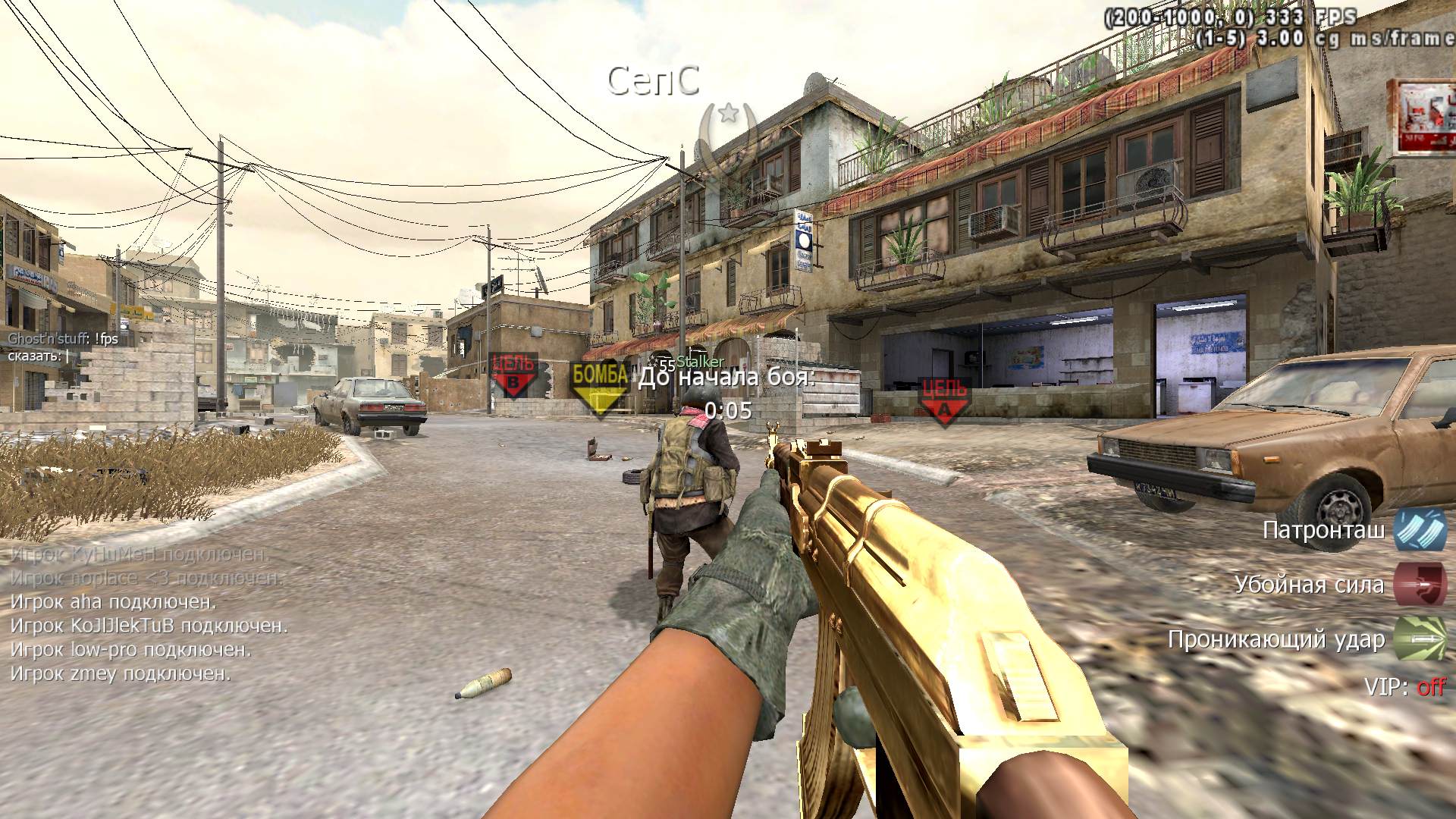Select the Проникающий удар perk icon

click(1420, 639)
